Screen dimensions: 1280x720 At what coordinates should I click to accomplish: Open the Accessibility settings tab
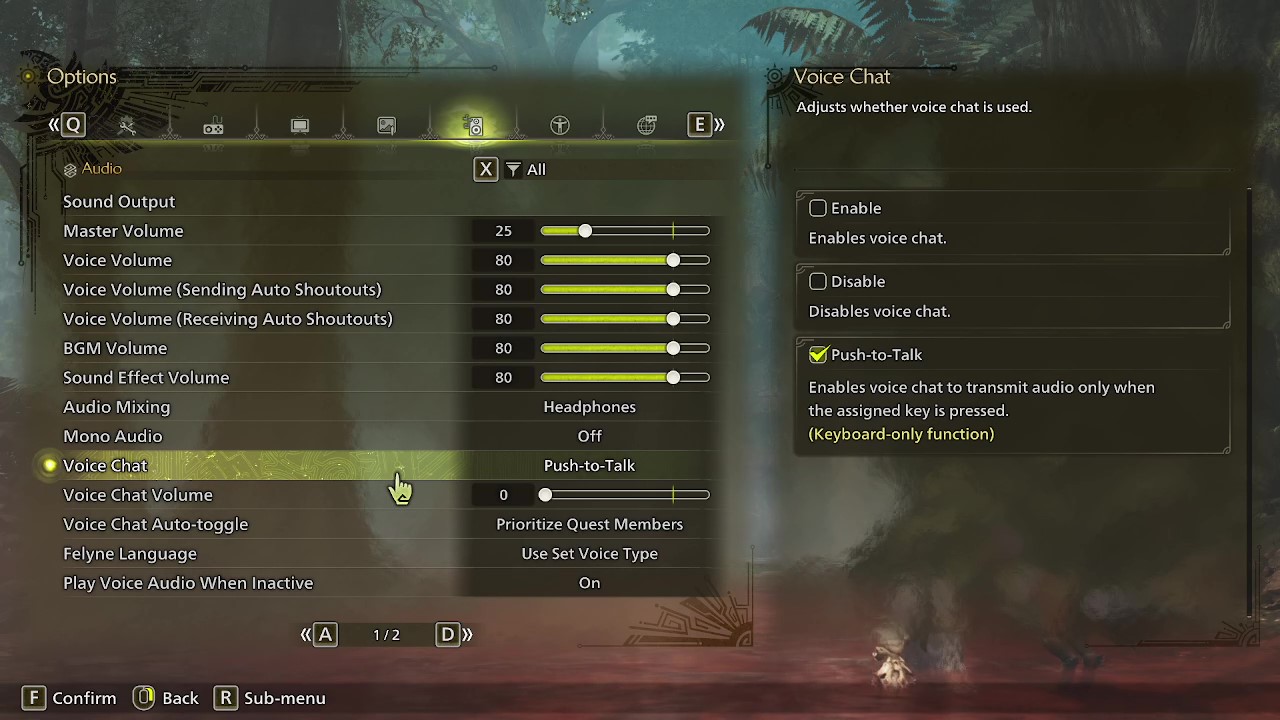(x=559, y=125)
